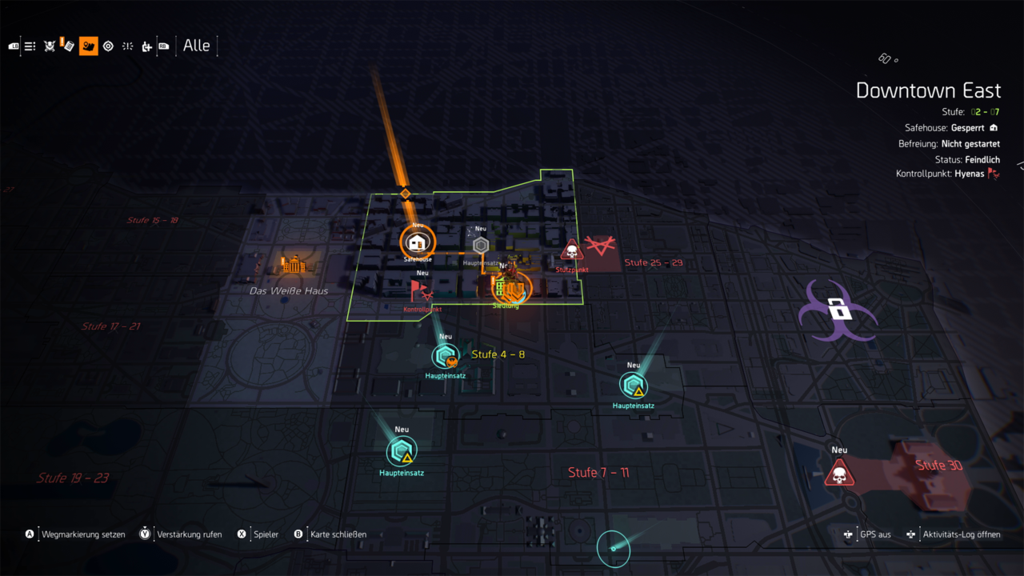Choose the list view filter icon
The image size is (1024, 576).
[30, 46]
